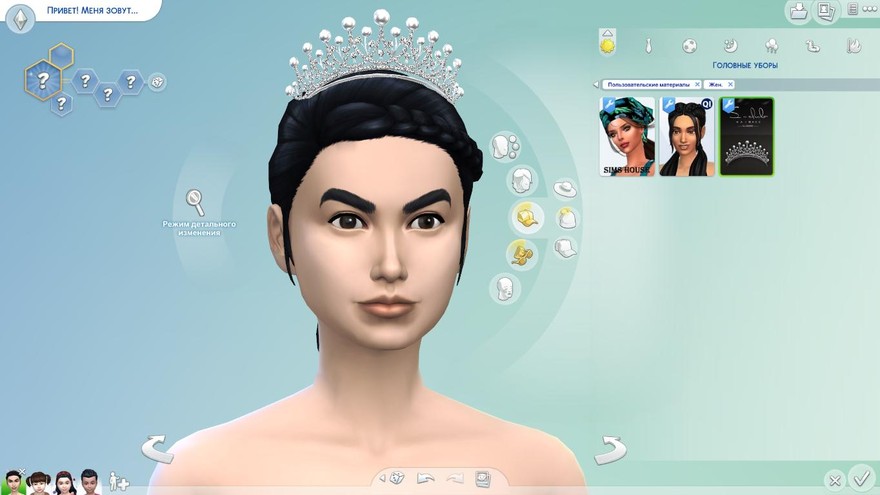Viewport: 880px width, 495px height.
Task: Open the name field "Привет! Меня зовут..."
Action: pos(93,11)
